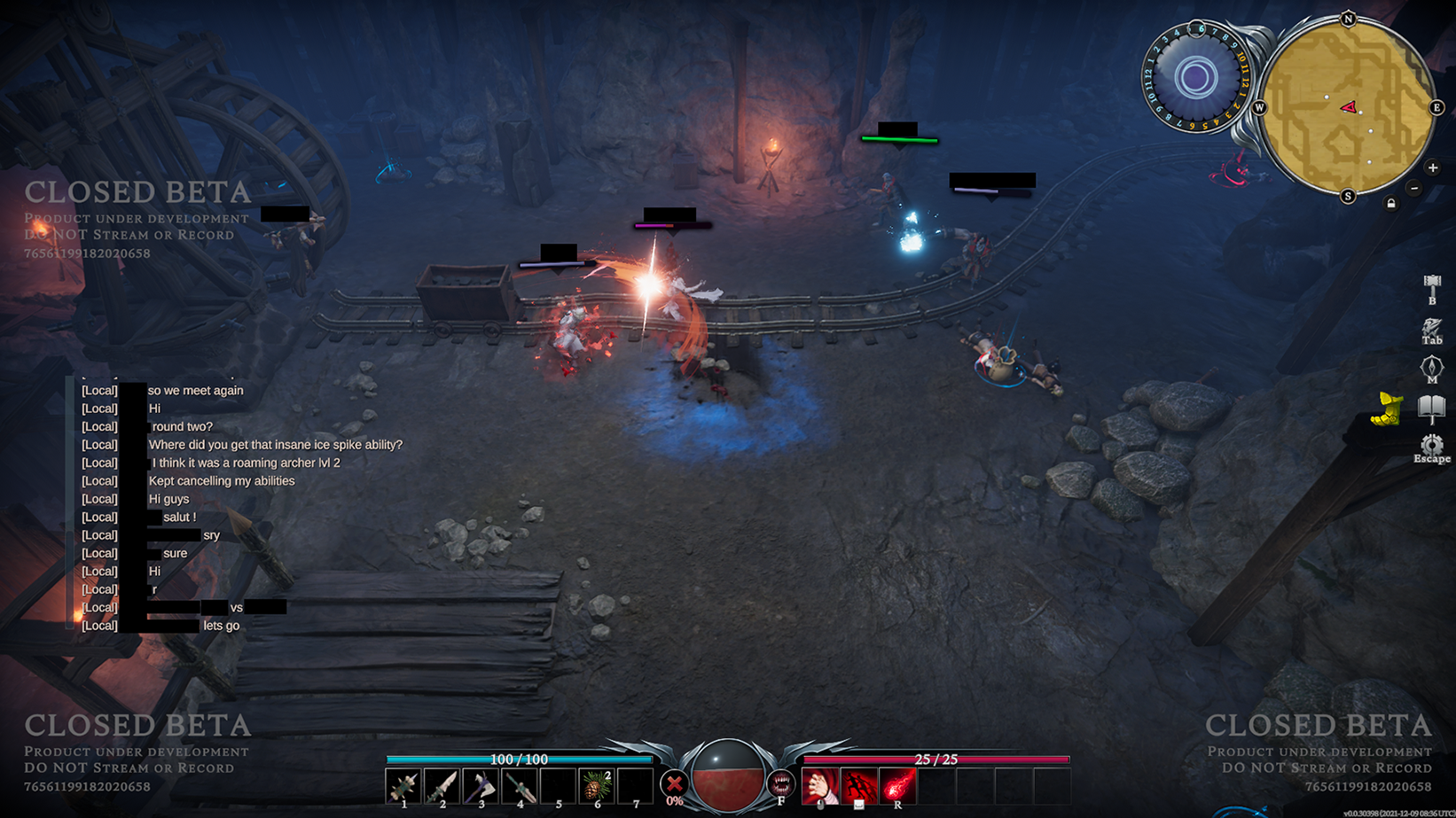
Task: Open the journal book icon
Action: pyautogui.click(x=1431, y=408)
